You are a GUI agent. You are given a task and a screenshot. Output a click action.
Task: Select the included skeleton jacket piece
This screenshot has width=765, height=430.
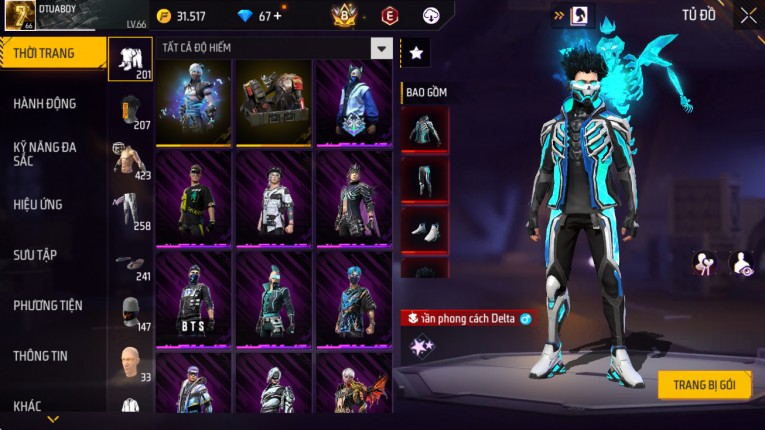(x=425, y=130)
